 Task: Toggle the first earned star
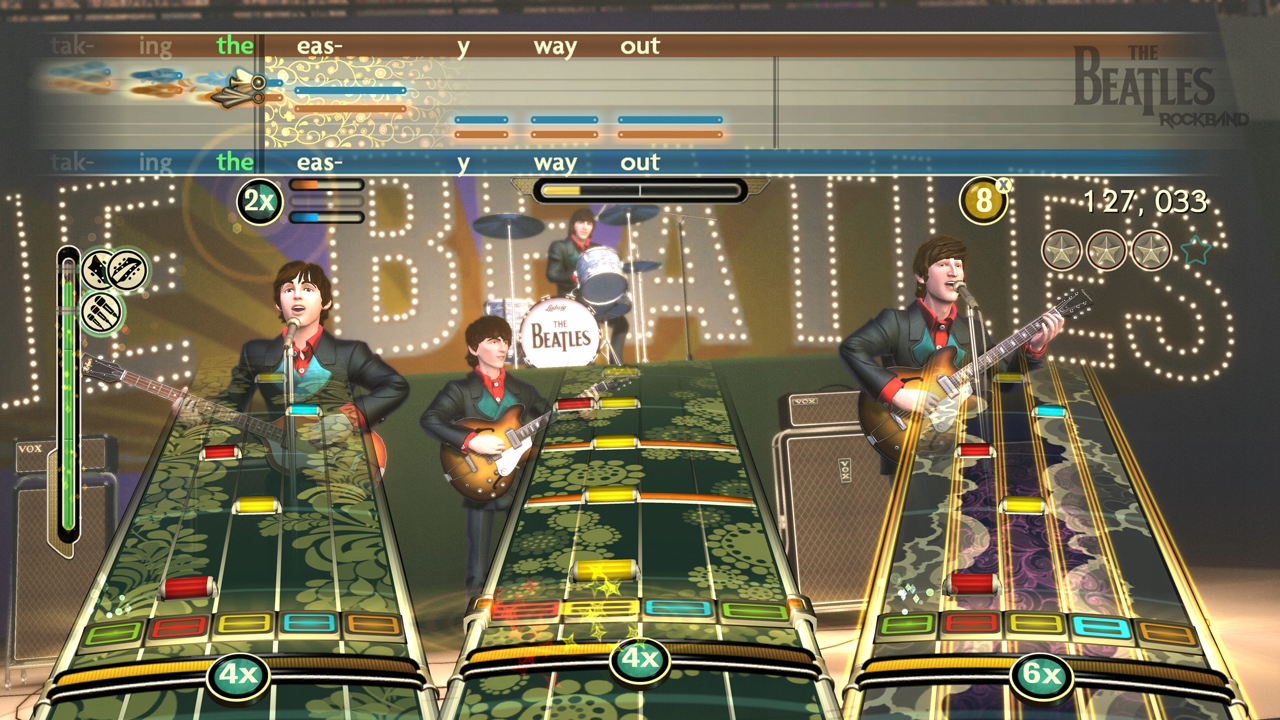[1062, 251]
